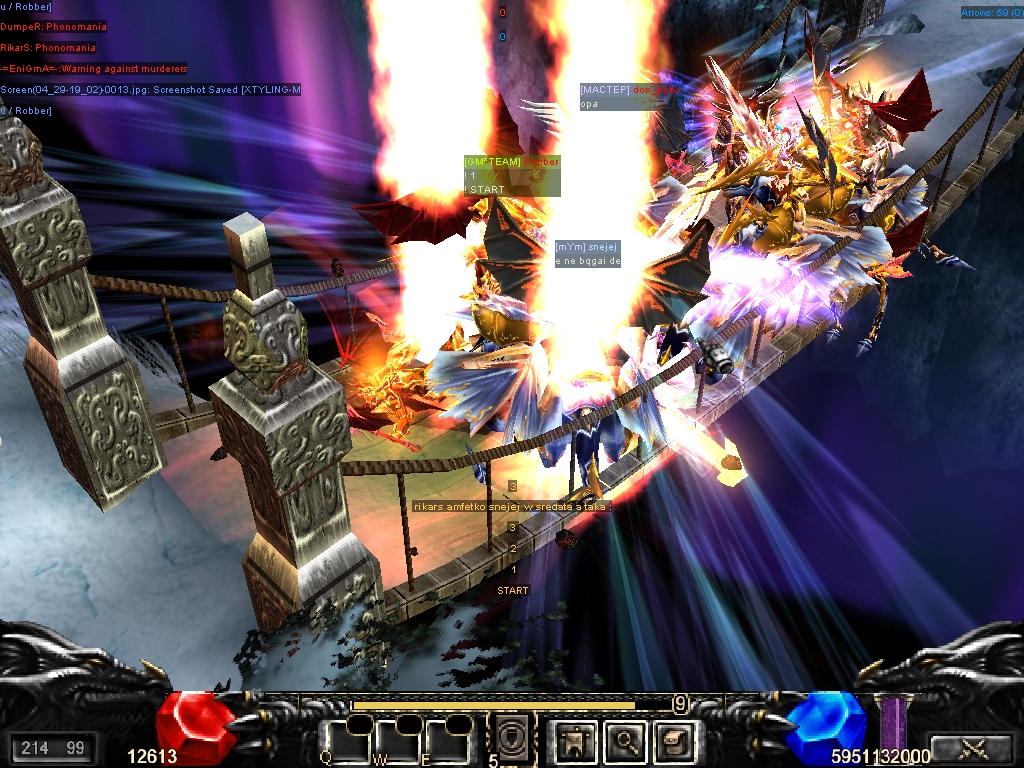The image size is (1024, 768).
Task: Open the character armor figure window
Action: (x=577, y=742)
